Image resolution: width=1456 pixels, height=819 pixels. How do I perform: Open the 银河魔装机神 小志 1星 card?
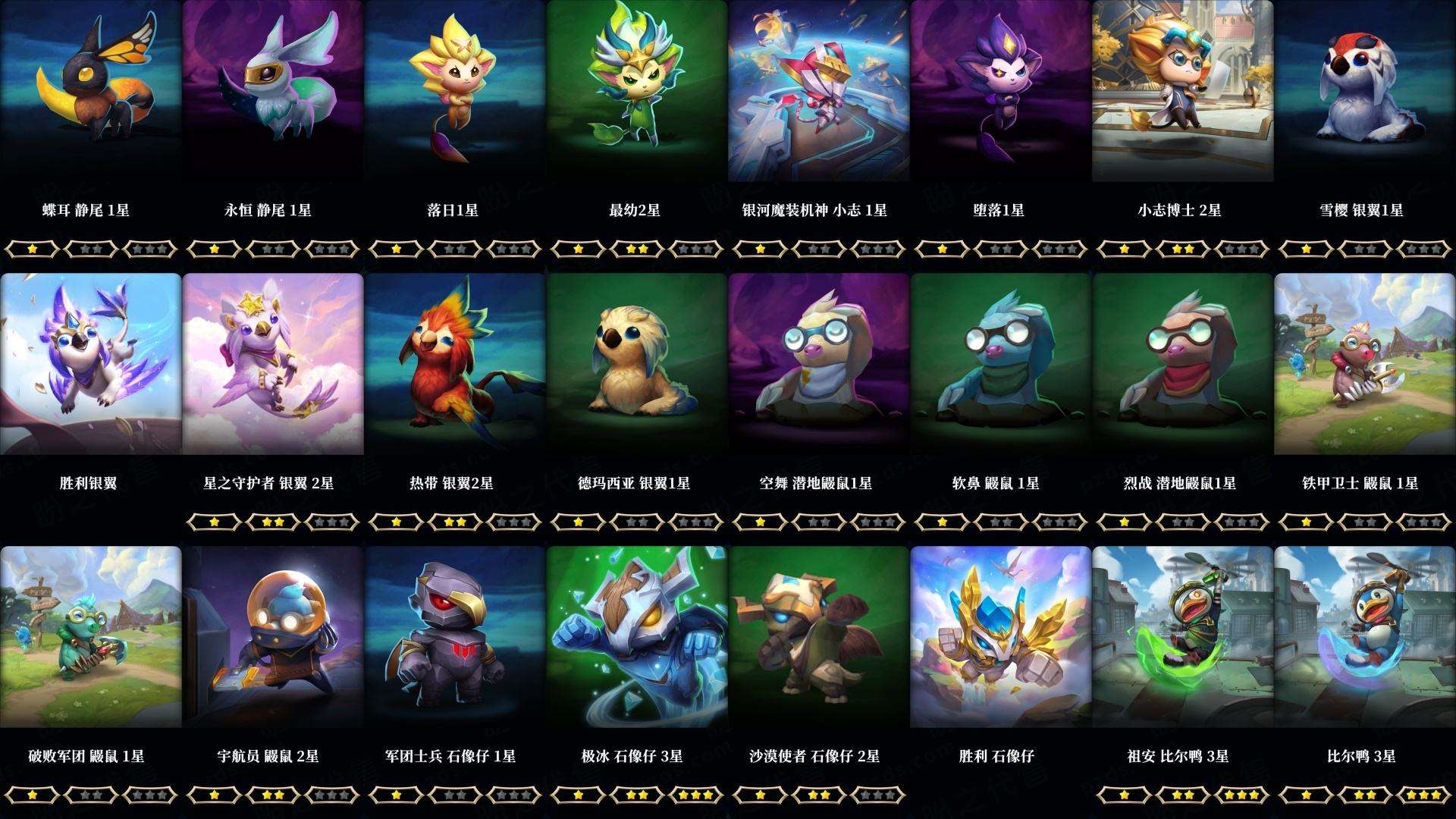(x=819, y=91)
